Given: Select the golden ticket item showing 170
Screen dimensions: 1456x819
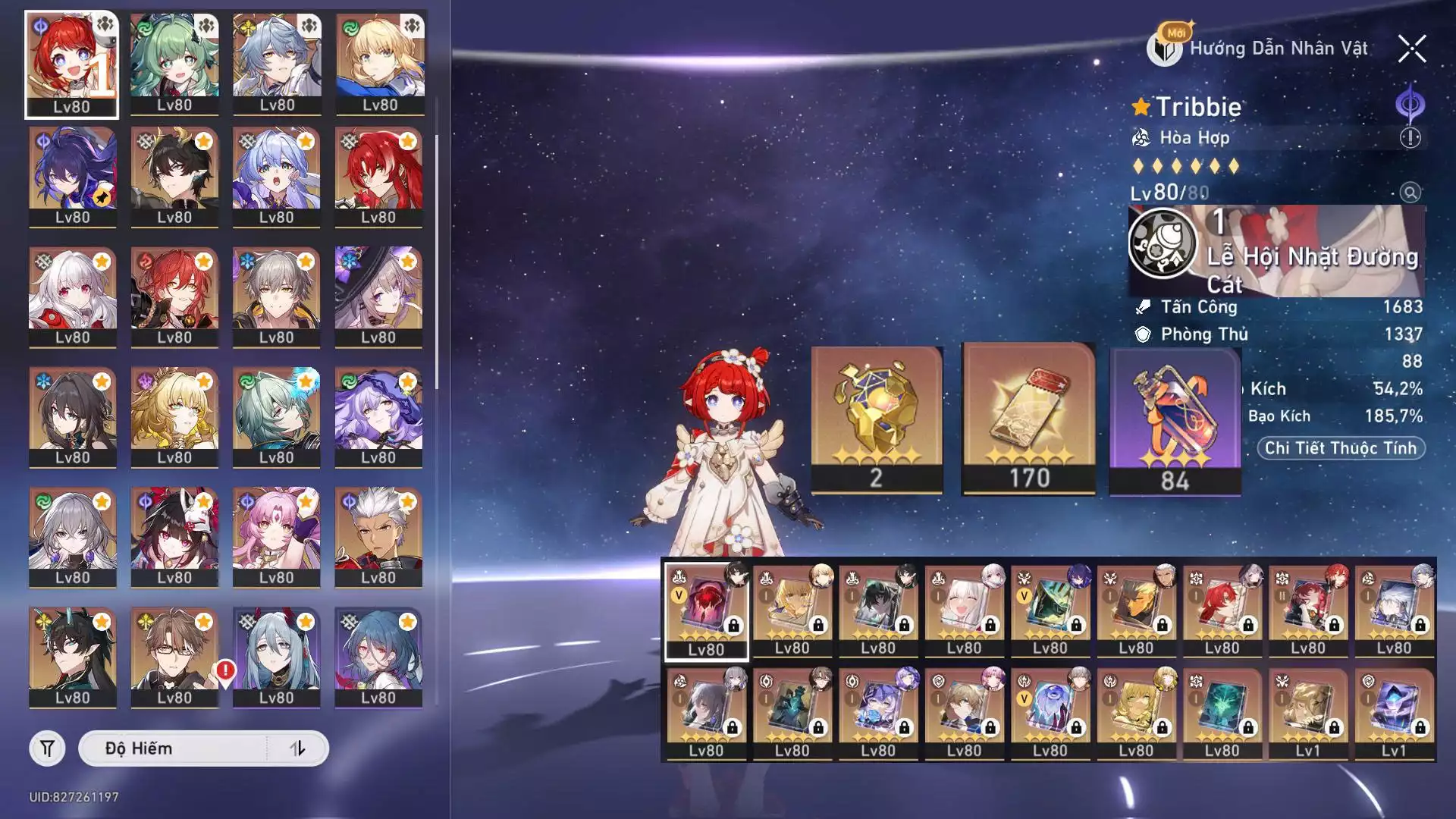Looking at the screenshot, I should 1028,419.
